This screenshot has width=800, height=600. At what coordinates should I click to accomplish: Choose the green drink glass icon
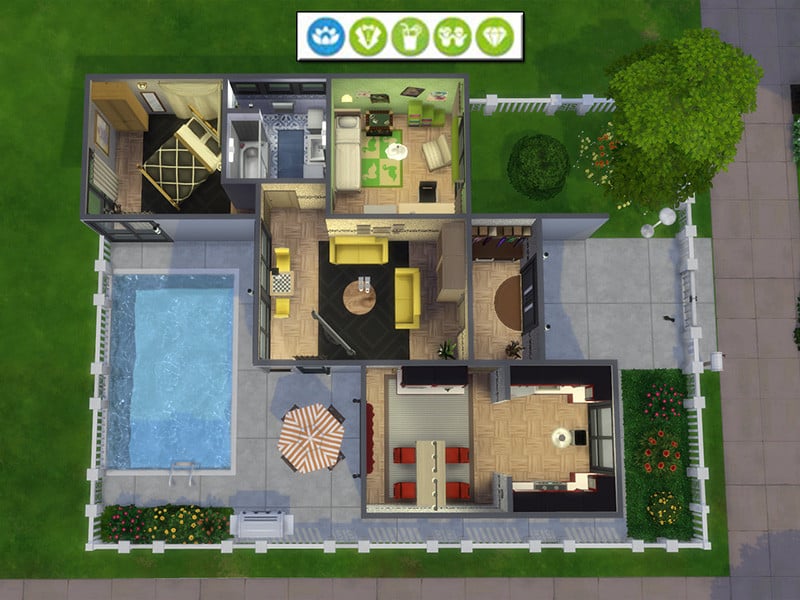(410, 37)
